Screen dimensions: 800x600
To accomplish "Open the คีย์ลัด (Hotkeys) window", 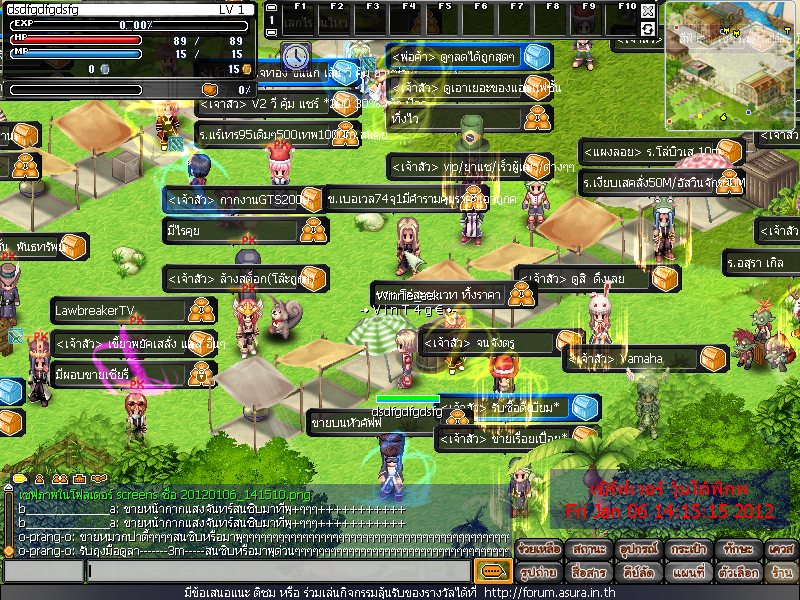I will pyautogui.click(x=636, y=572).
